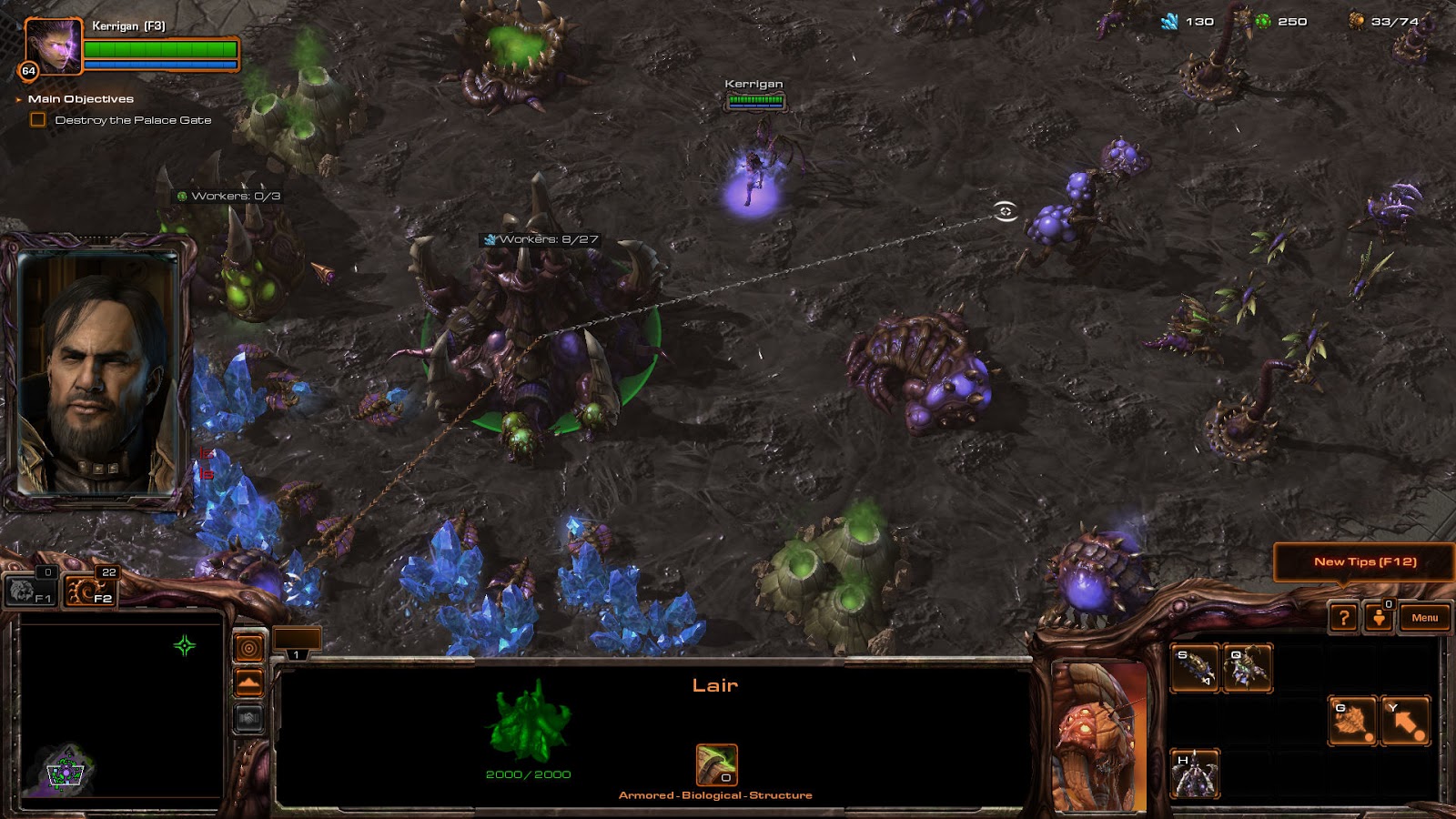Toggle minimap terrain display
Image resolution: width=1456 pixels, height=819 pixels.
(248, 682)
